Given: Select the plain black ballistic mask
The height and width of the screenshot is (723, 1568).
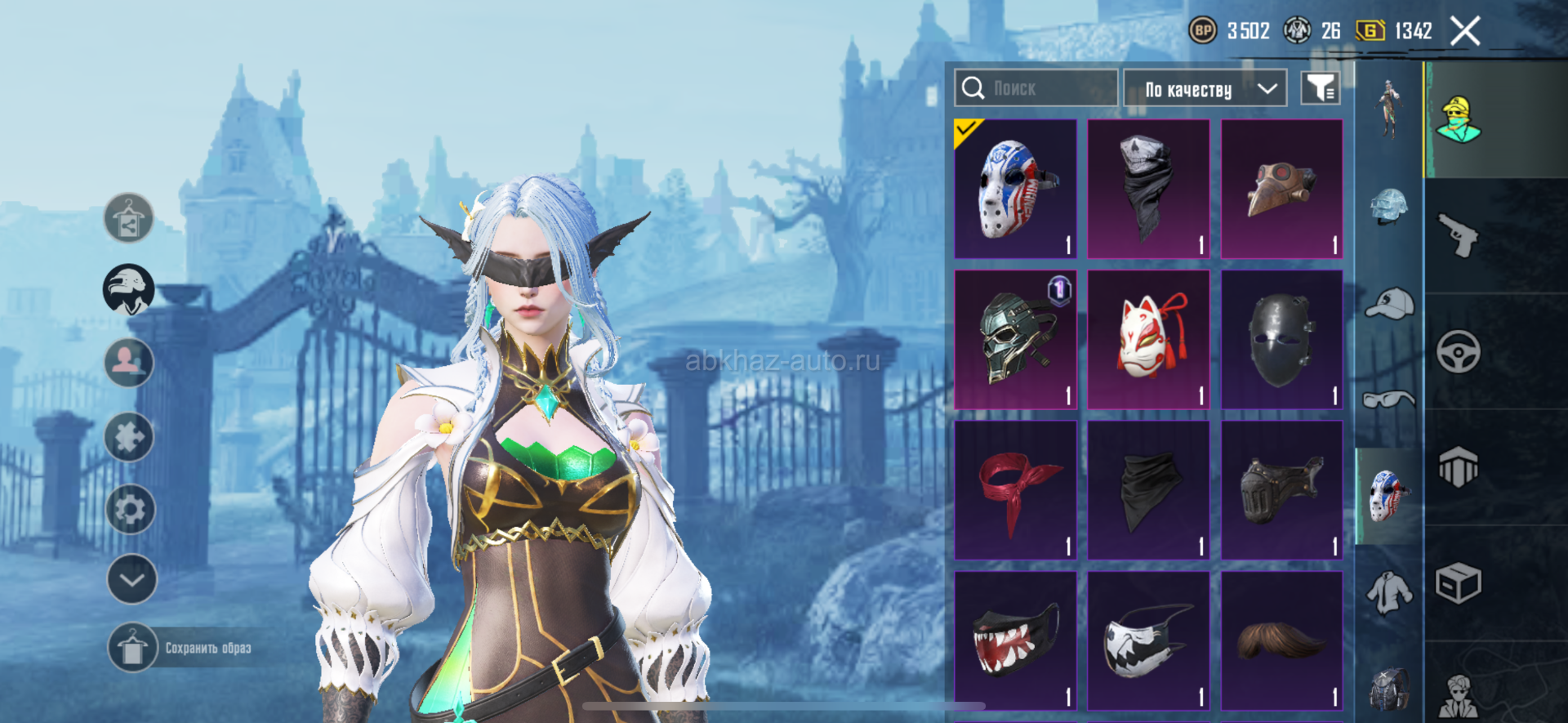Looking at the screenshot, I should tap(1281, 339).
